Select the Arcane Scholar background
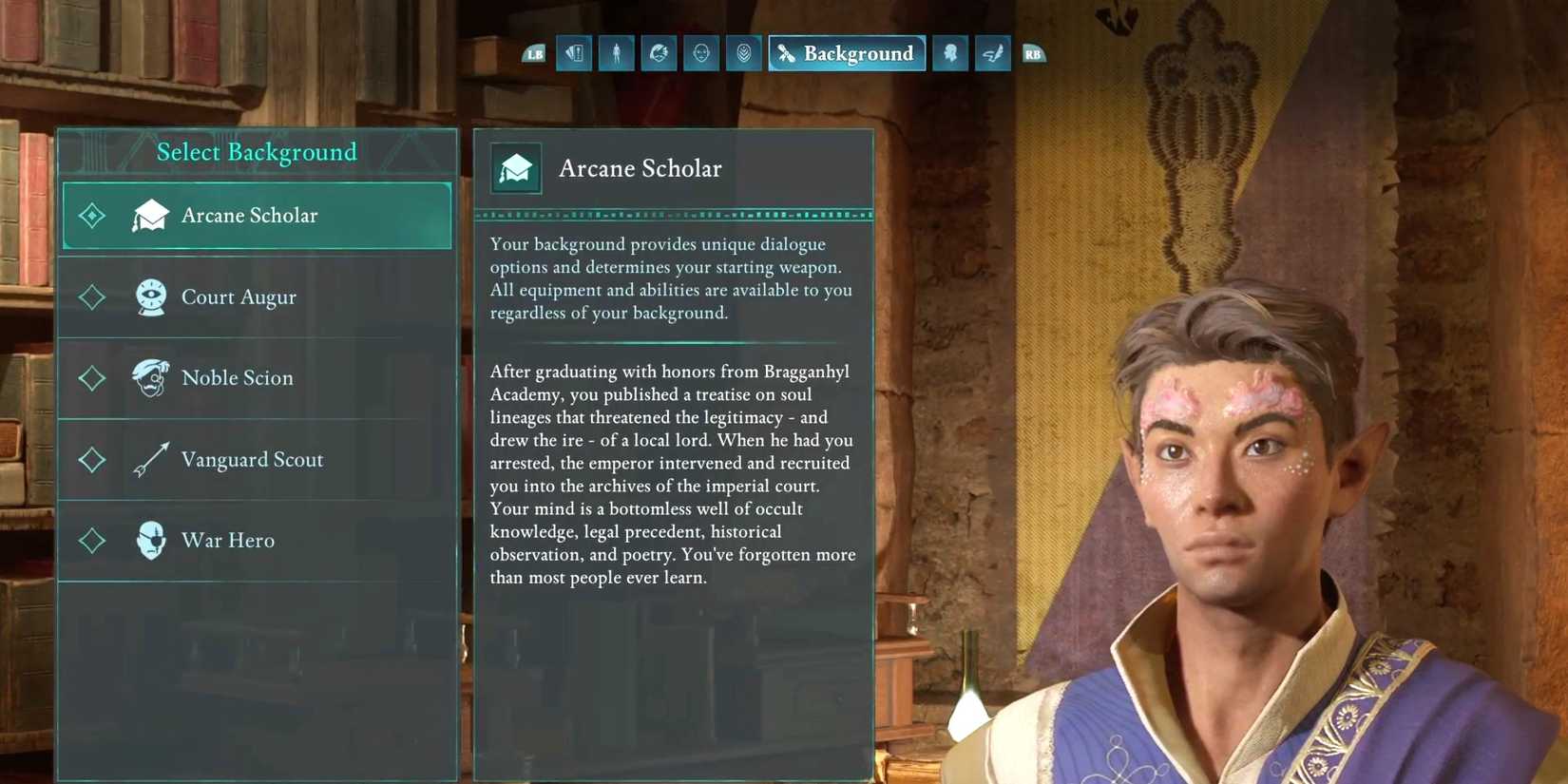The image size is (1568, 784). [x=257, y=216]
